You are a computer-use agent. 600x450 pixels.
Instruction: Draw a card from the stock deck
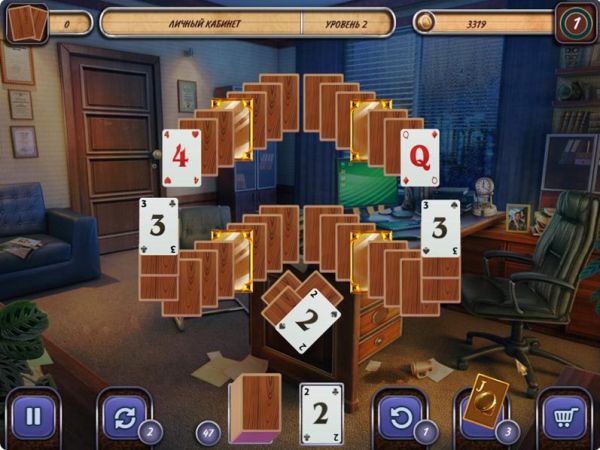click(255, 408)
